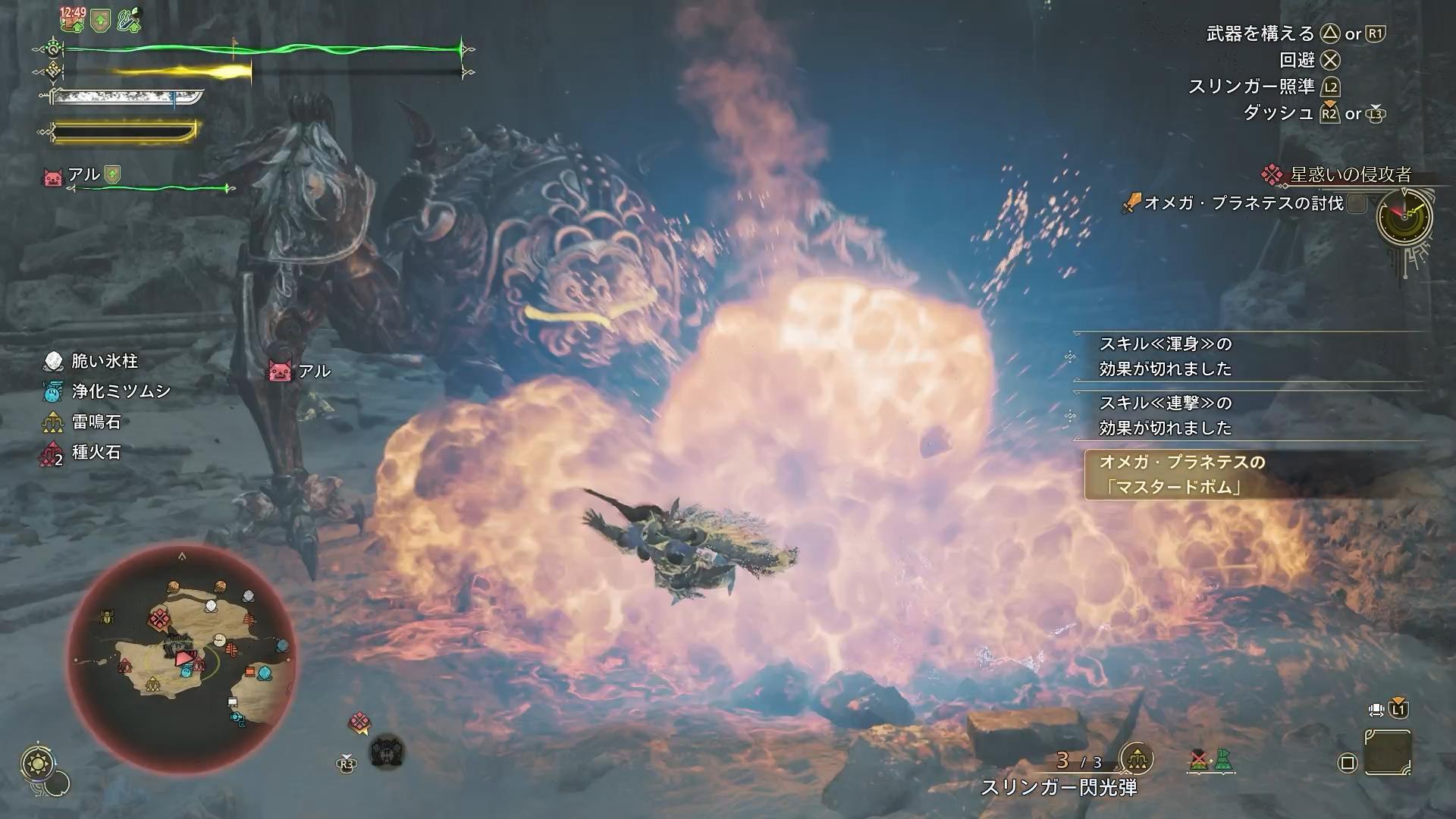Click the monster target icon beside the minimap

[387, 752]
